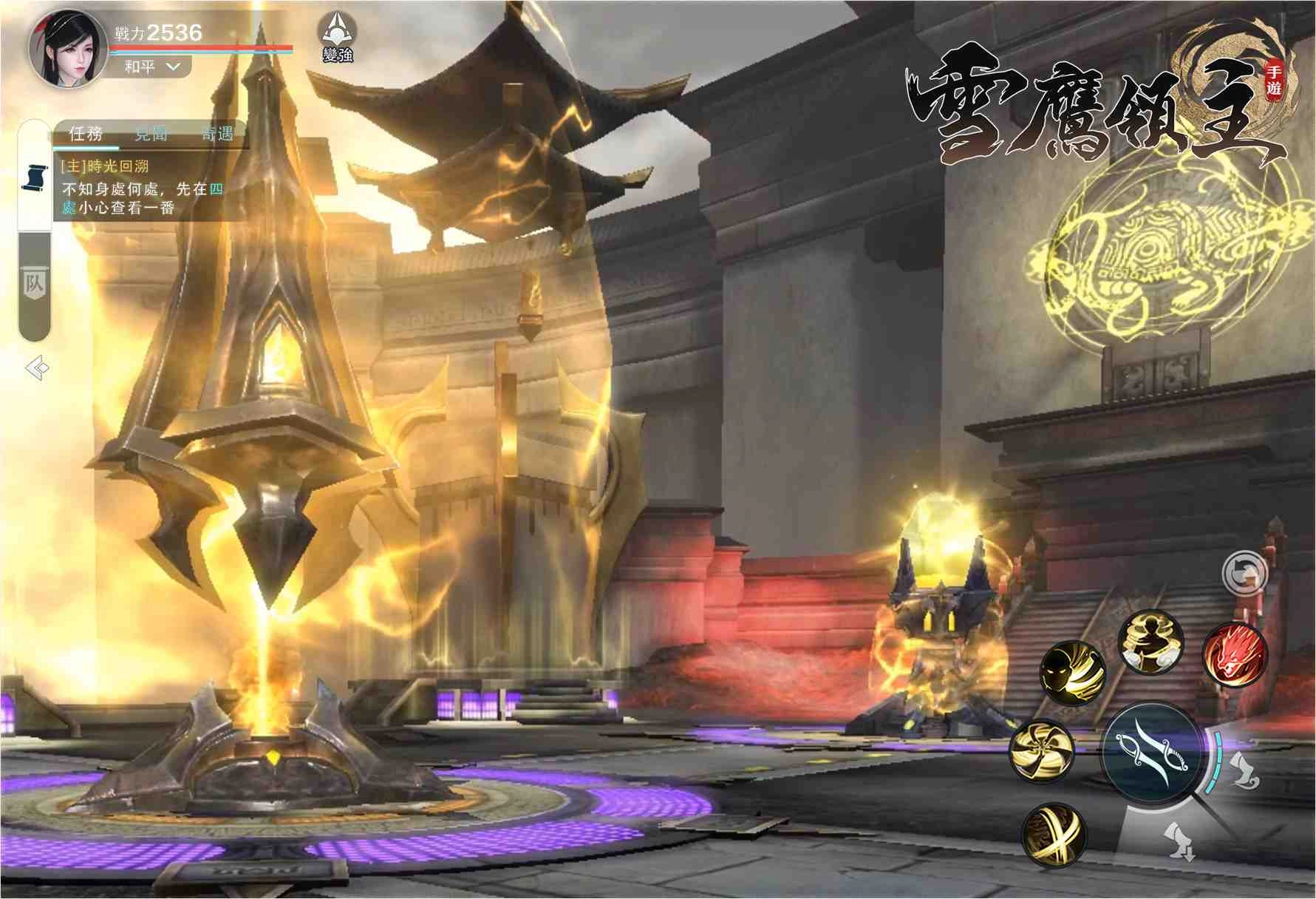Cast the shadowed face aura skill
1316x899 pixels.
(x=1074, y=674)
